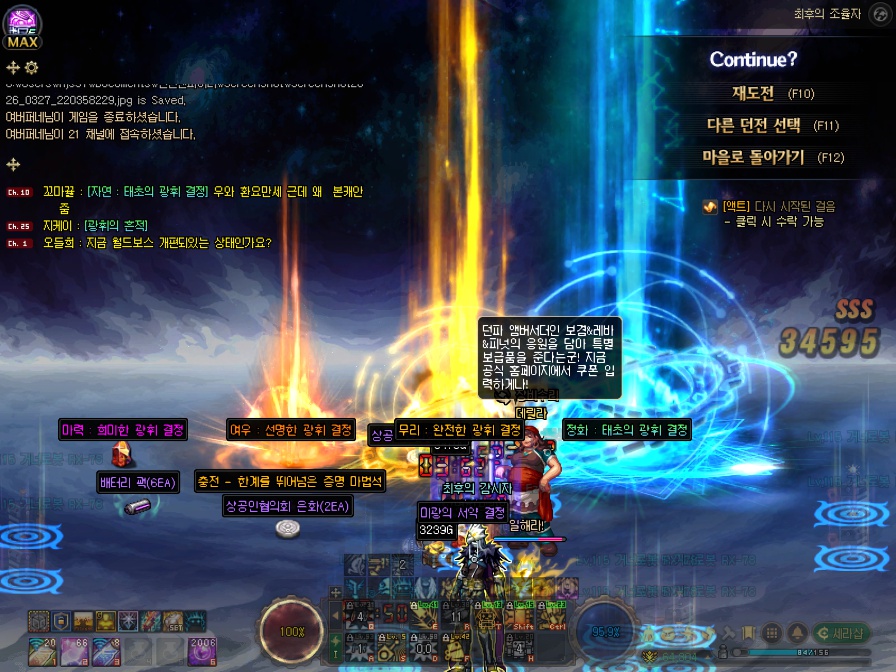Open the hammer icon menu
Viewport: 896px width, 672px height.
click(x=730, y=633)
